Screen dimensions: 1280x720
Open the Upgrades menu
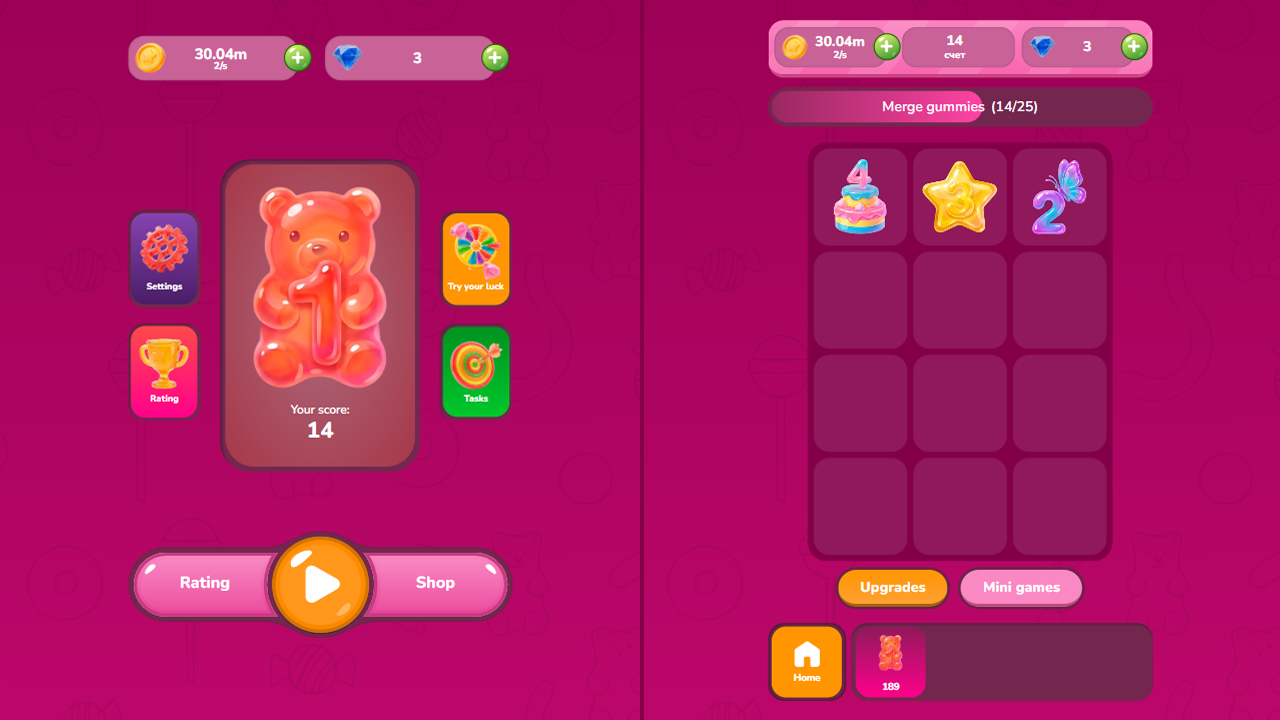[x=892, y=588]
